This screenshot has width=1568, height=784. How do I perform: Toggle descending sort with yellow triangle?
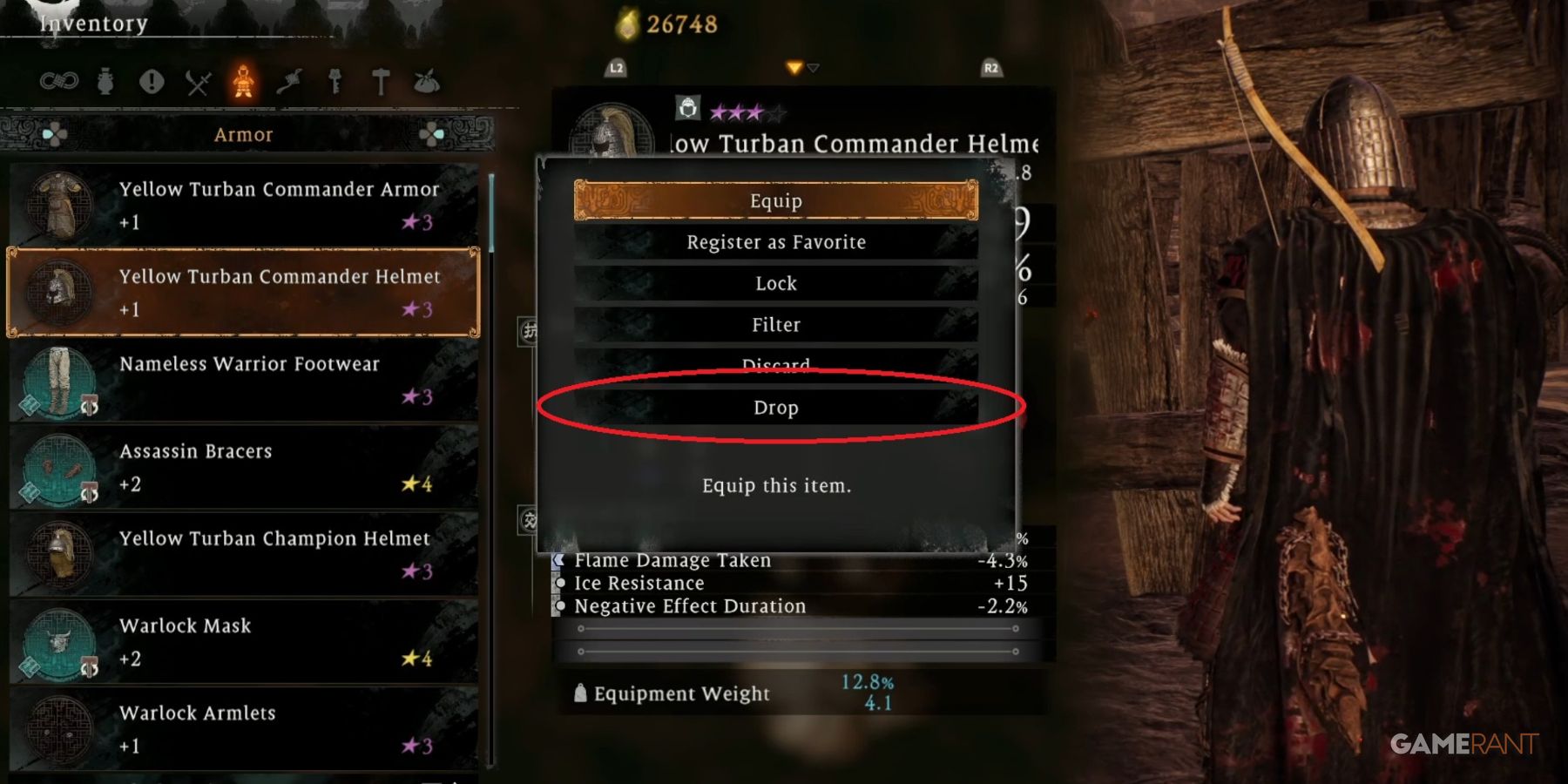pos(794,65)
